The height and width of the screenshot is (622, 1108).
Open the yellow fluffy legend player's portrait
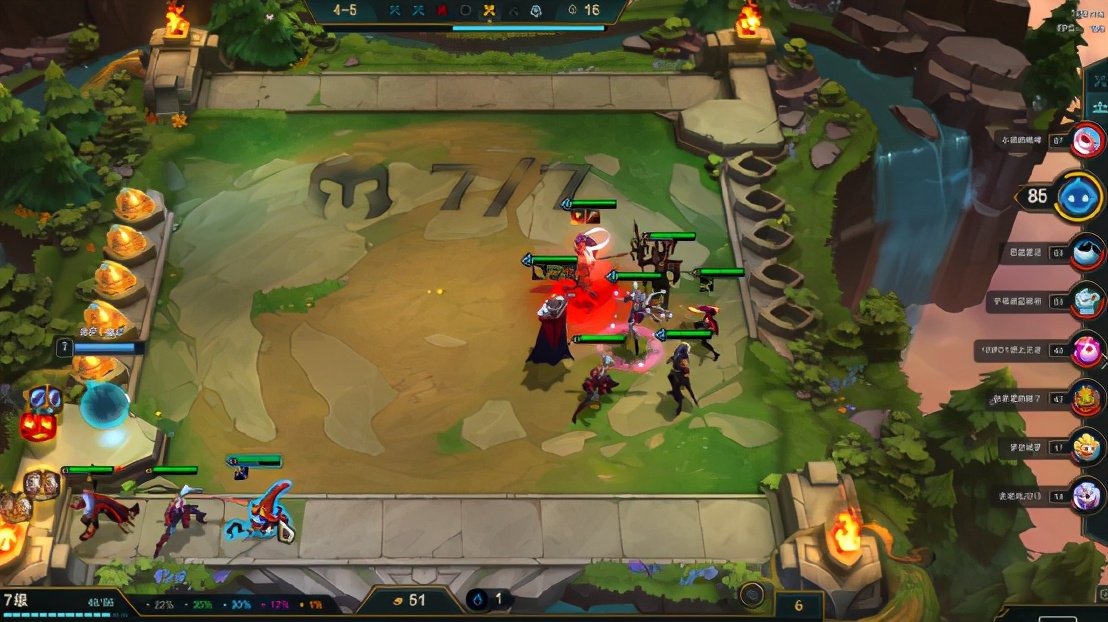tap(1087, 447)
